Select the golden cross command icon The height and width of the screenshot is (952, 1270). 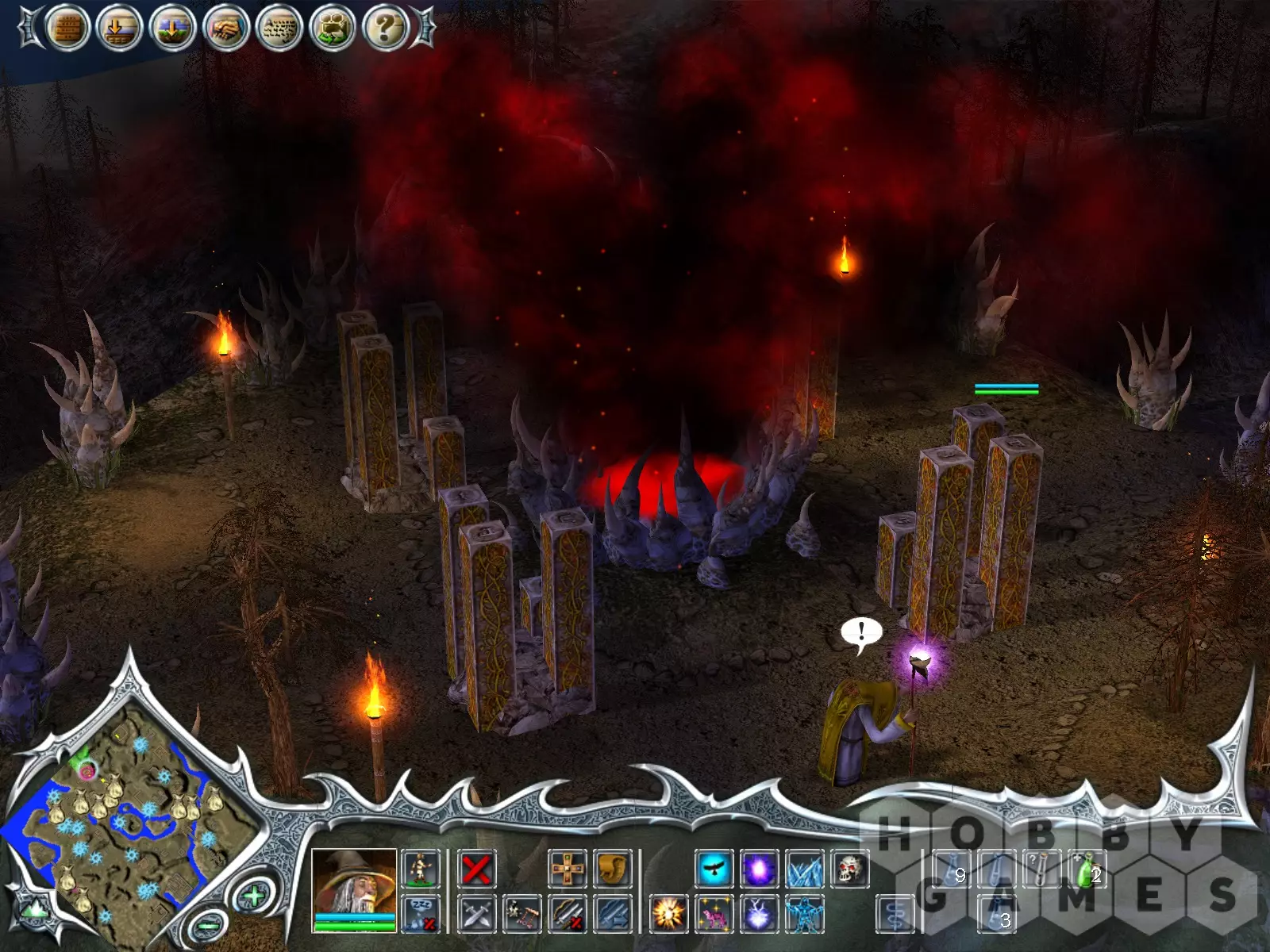click(x=568, y=869)
